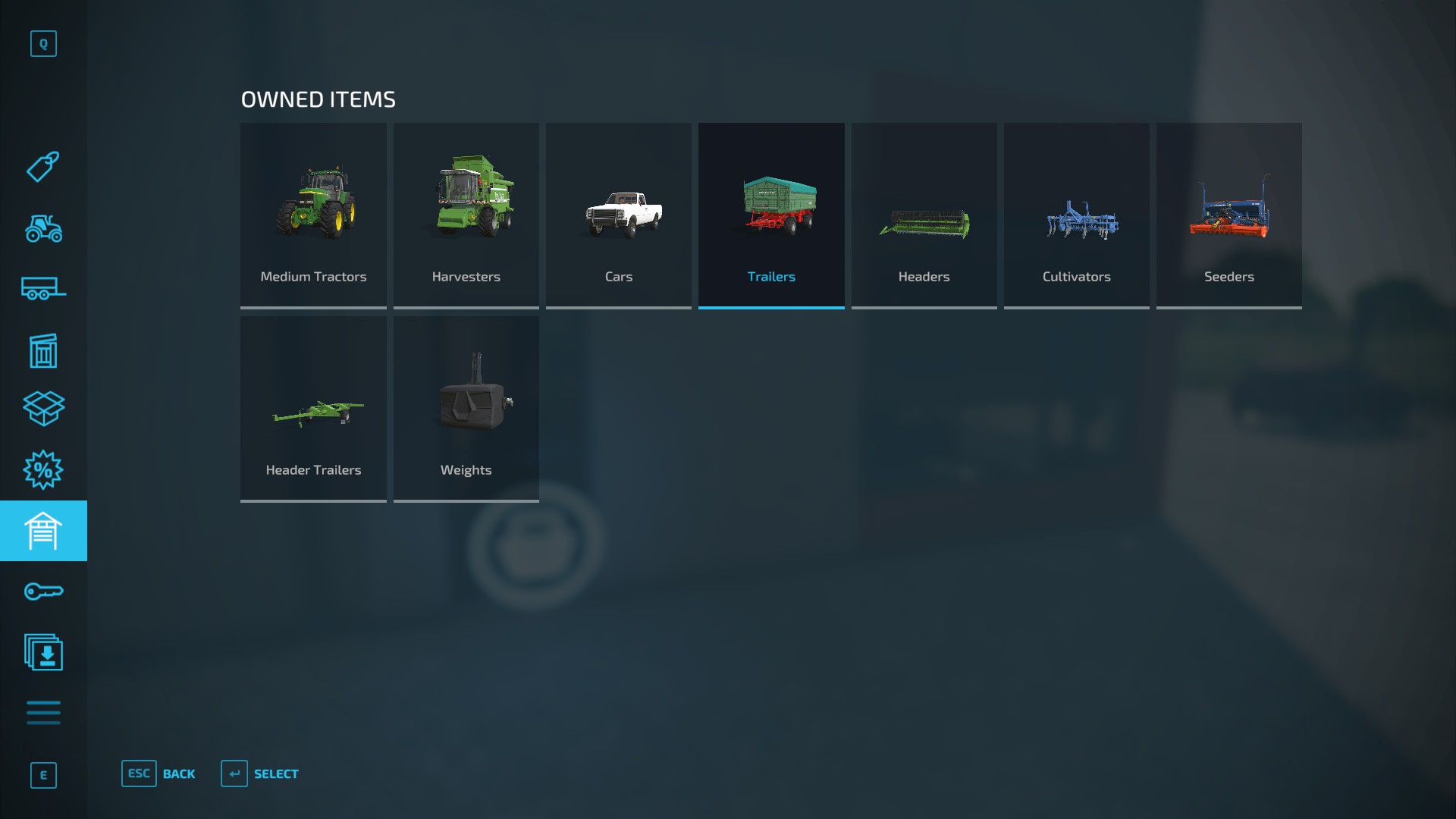
Task: Open the tractor vehicles tab
Action: pos(43,228)
